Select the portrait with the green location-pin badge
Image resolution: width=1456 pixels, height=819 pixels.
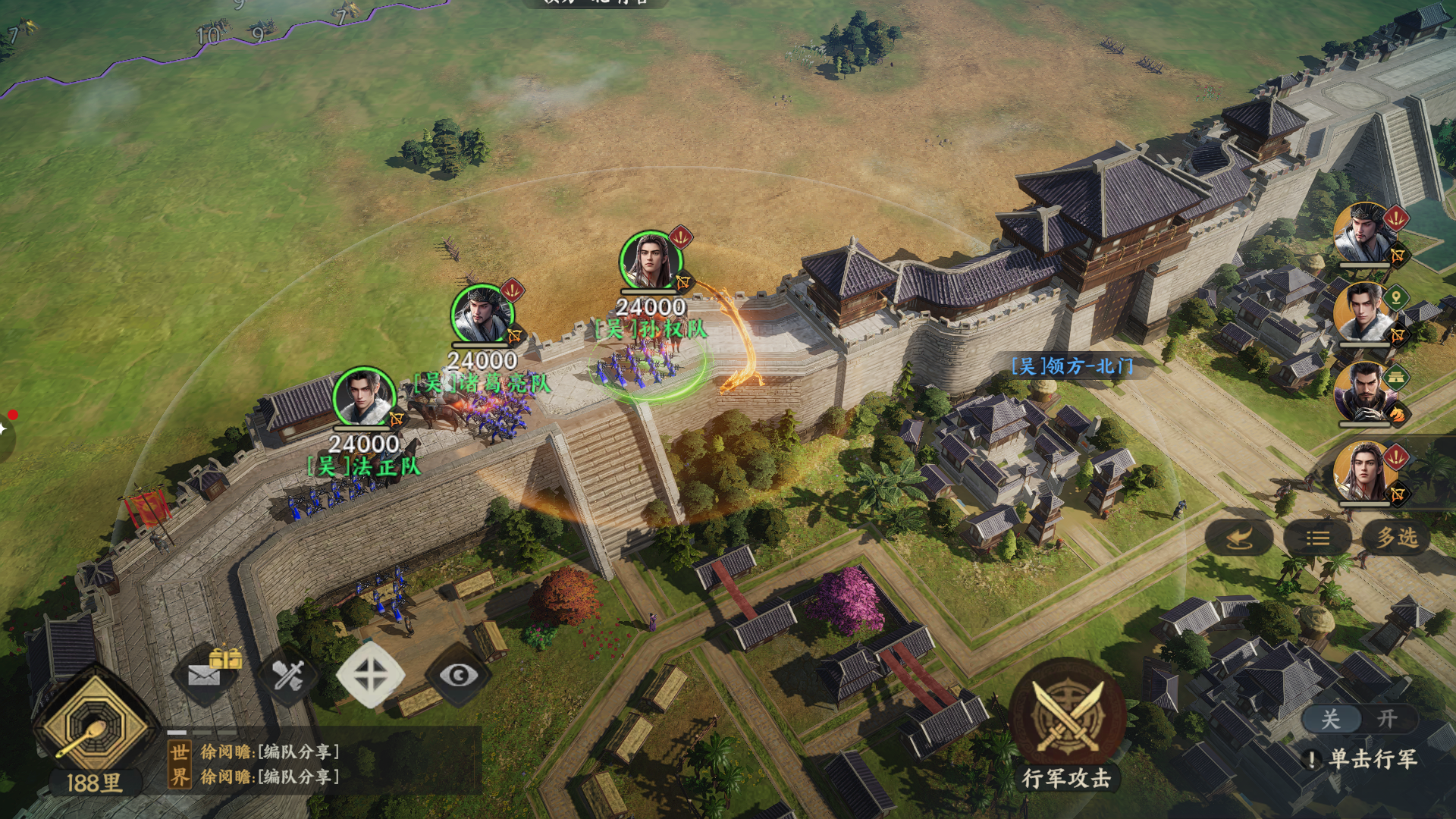[1364, 312]
